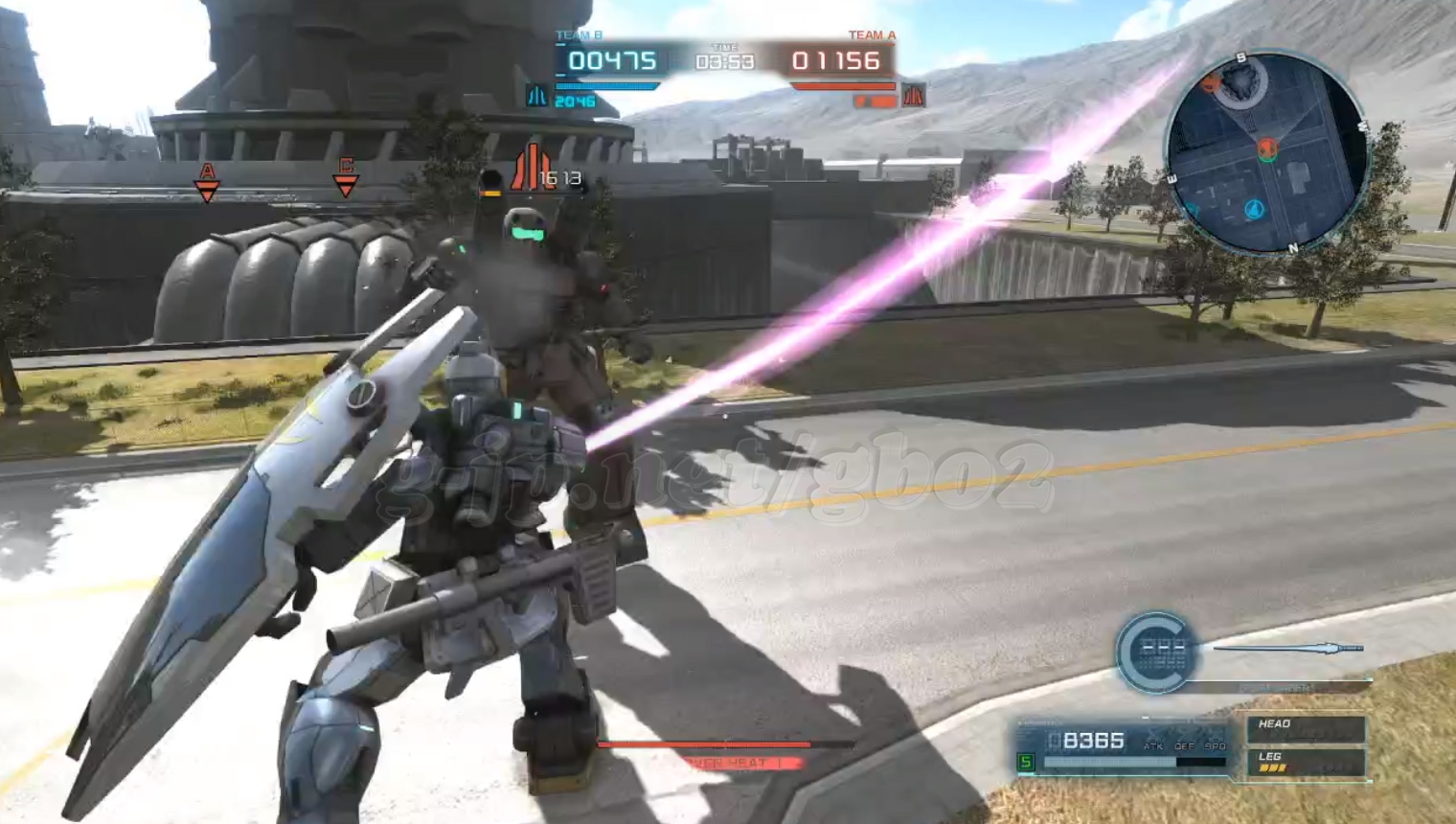Choose the beam saber weapon icon

[x=1288, y=649]
